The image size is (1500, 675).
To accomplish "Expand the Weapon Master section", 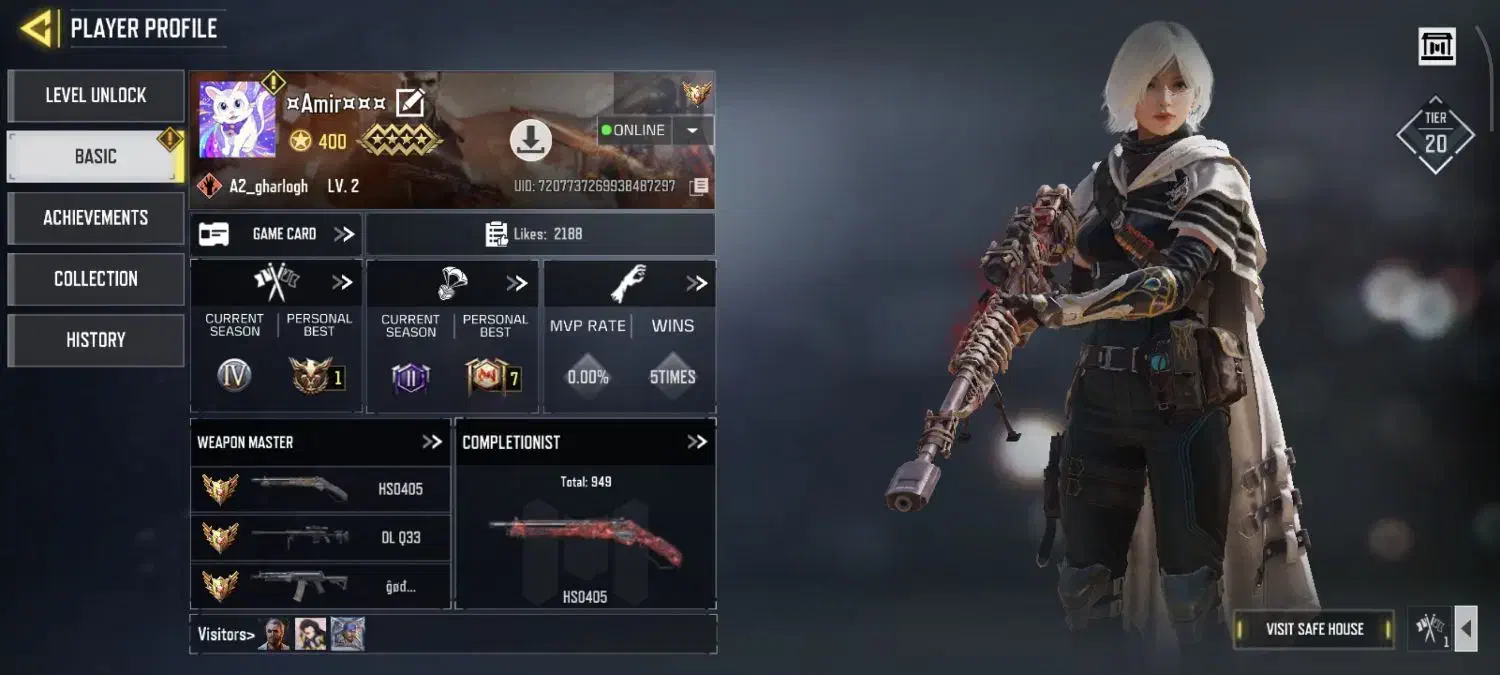I will pos(431,442).
